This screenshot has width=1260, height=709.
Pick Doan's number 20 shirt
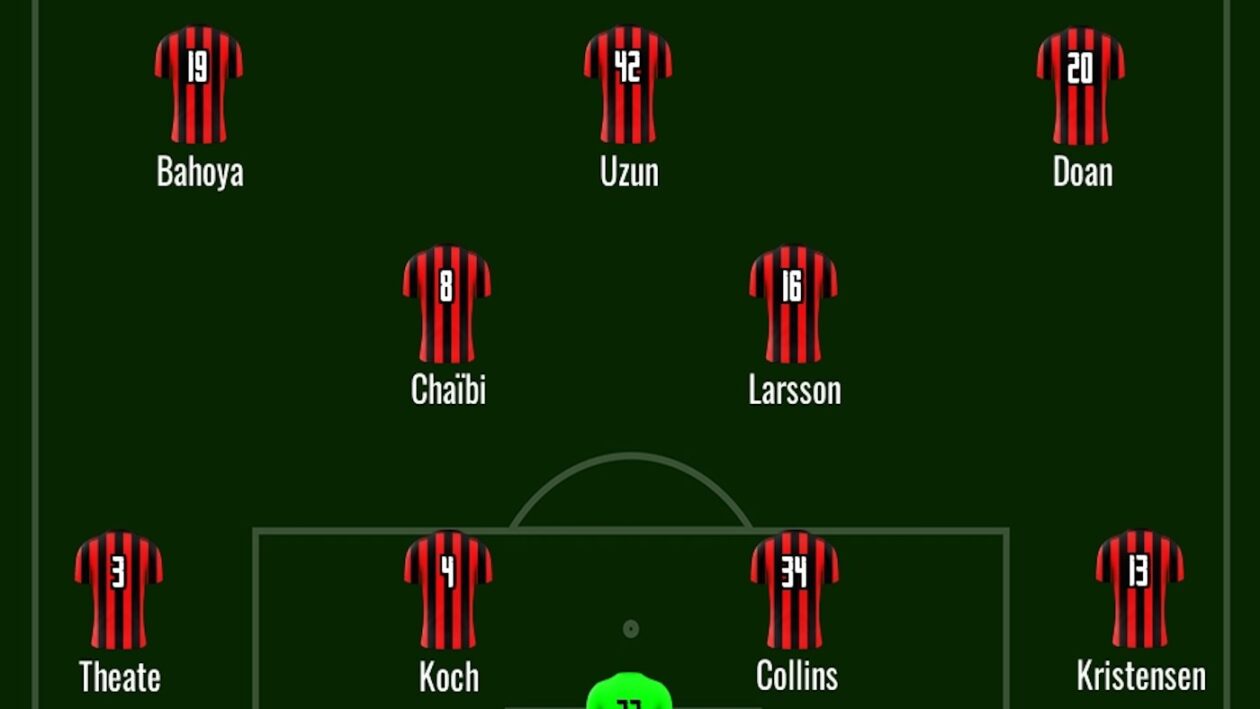[1081, 85]
